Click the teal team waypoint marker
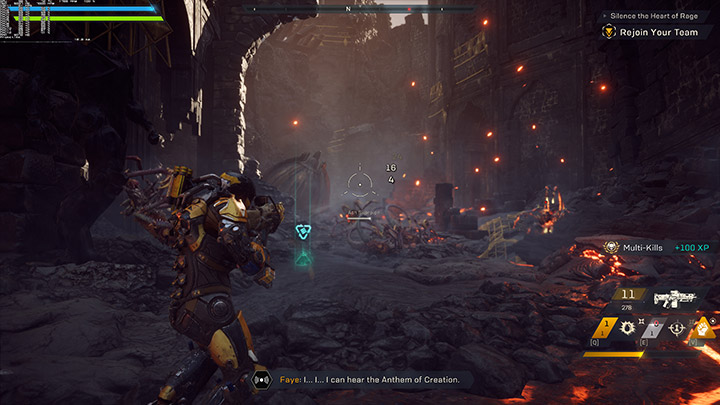 (x=304, y=232)
